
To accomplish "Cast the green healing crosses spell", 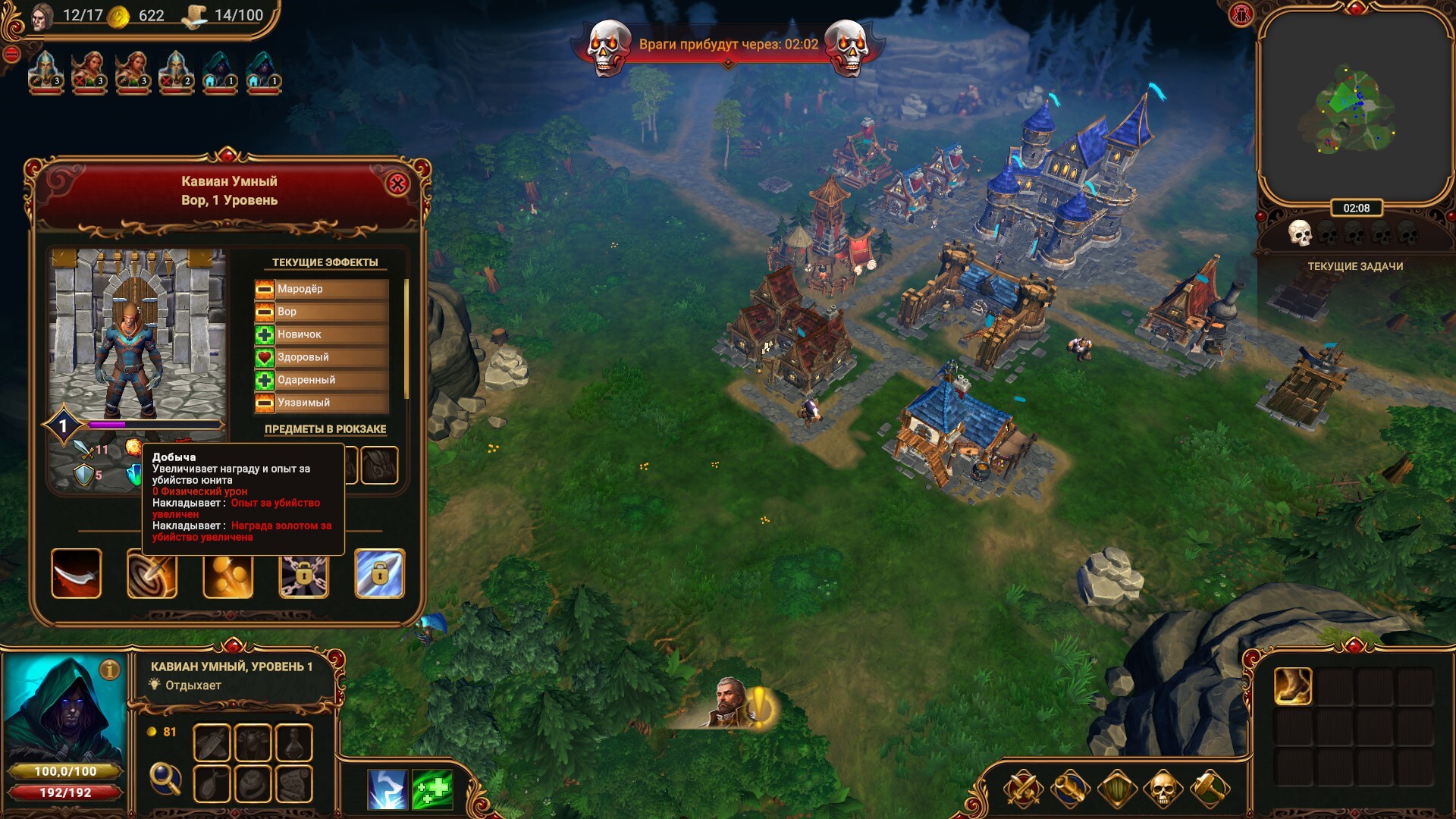I will (x=432, y=789).
